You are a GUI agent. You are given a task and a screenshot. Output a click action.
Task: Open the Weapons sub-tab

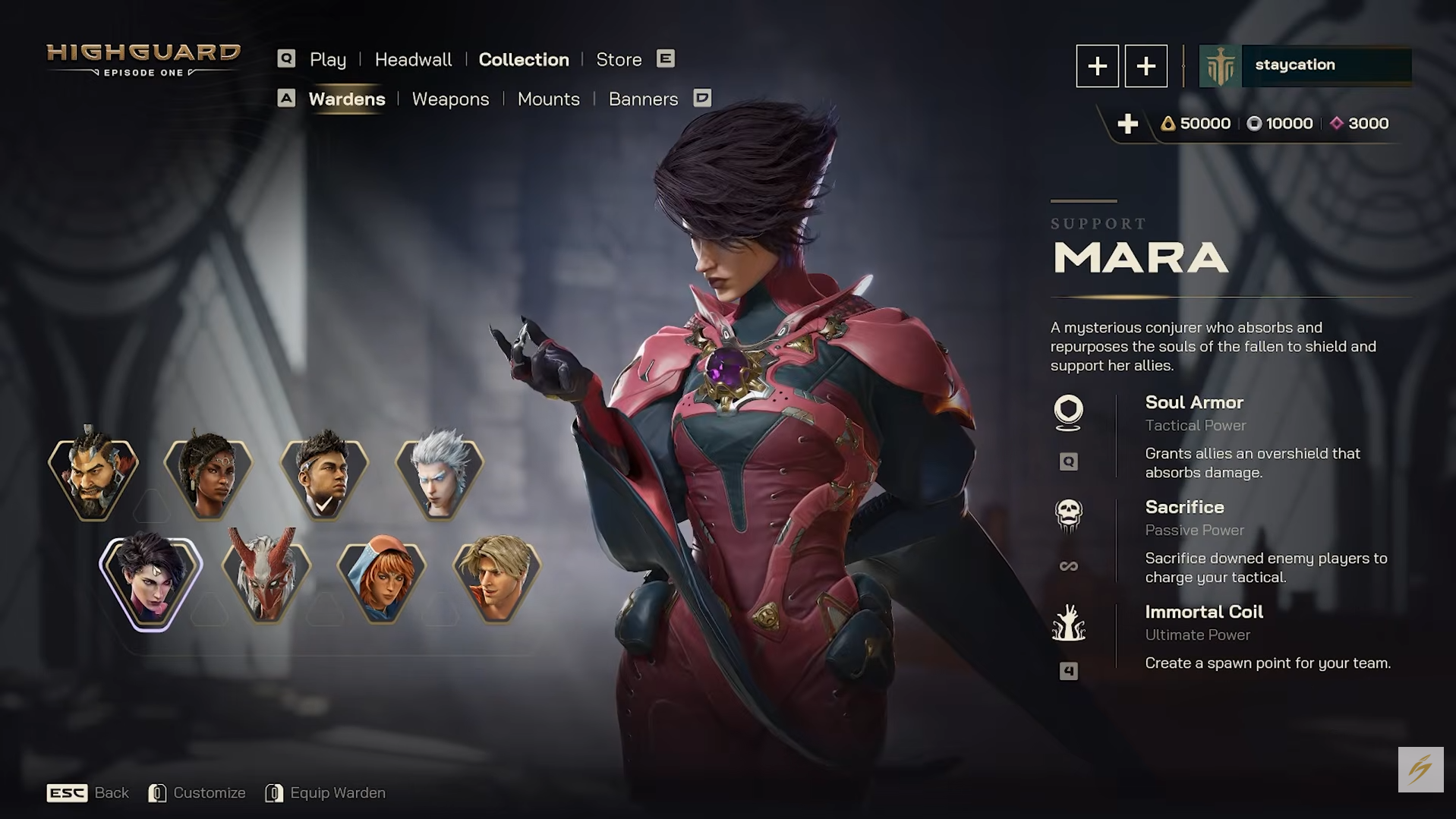tap(450, 99)
